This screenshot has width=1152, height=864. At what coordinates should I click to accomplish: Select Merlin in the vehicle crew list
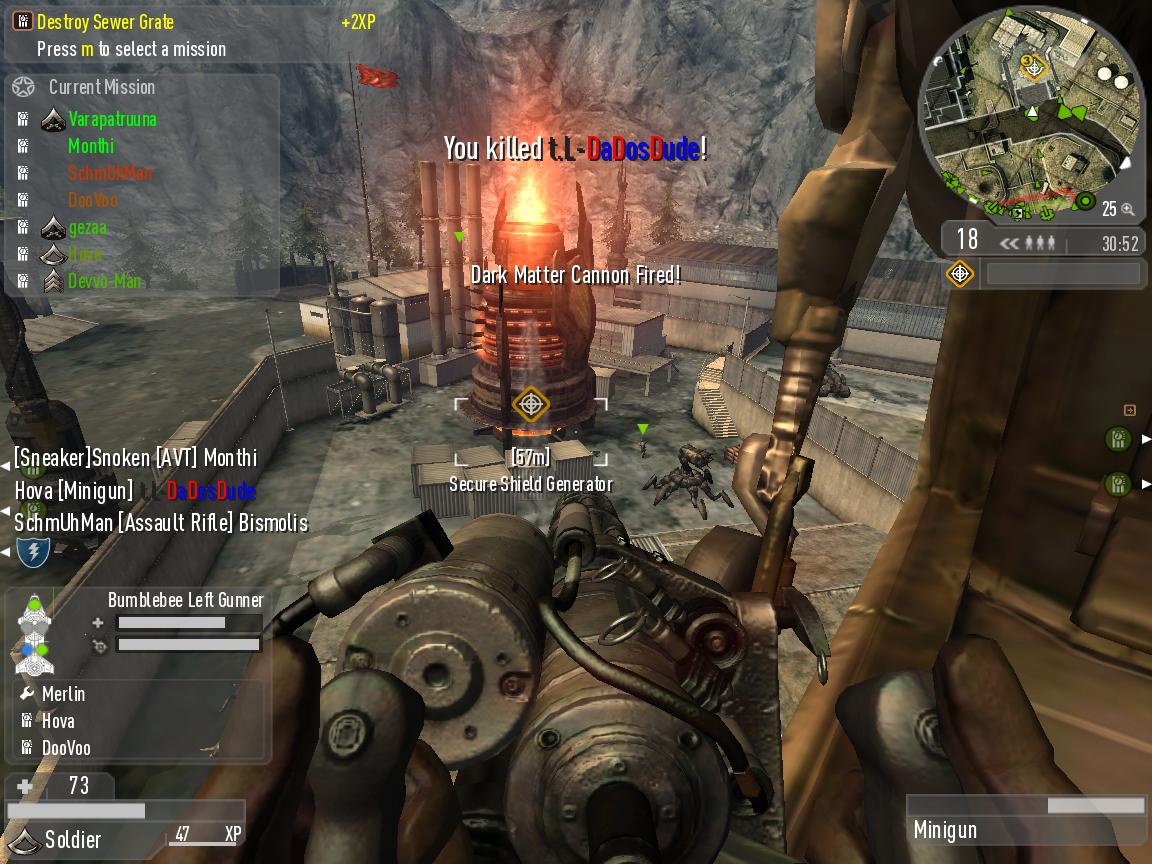click(63, 694)
